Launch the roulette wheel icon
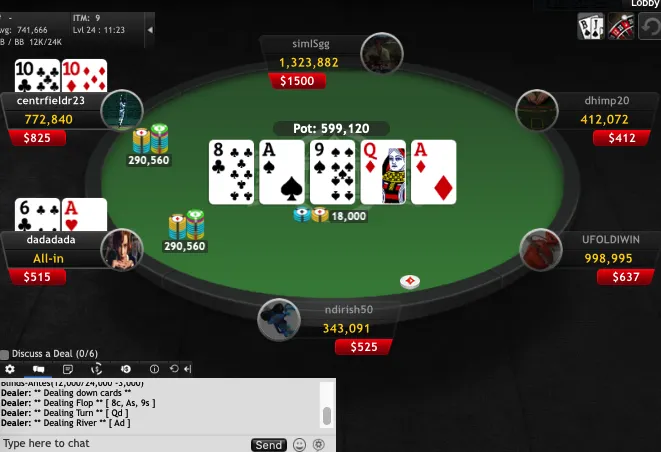The image size is (661, 452). pyautogui.click(x=621, y=27)
